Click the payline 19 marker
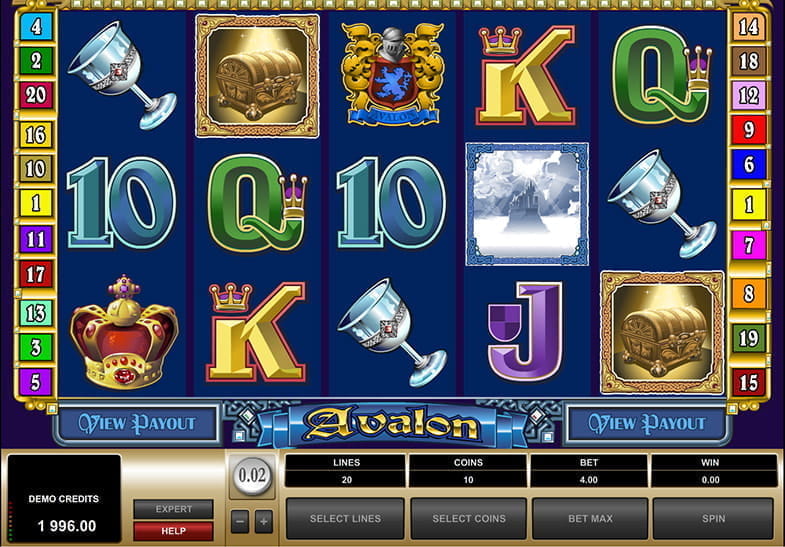Screen dimensions: 785x547 pos(748,337)
